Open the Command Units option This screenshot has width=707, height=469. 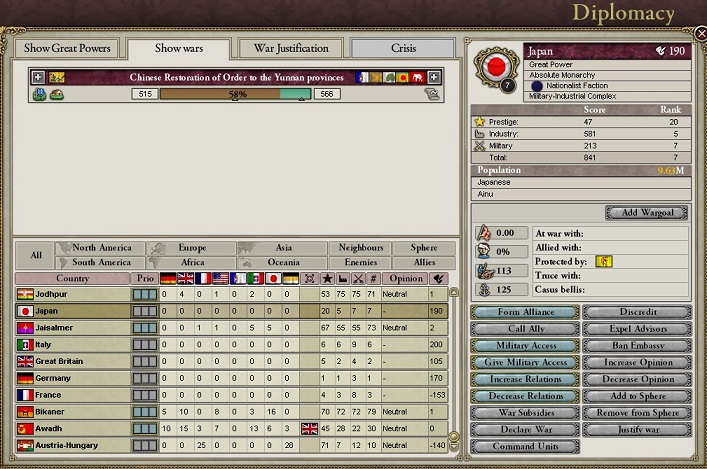coord(524,446)
